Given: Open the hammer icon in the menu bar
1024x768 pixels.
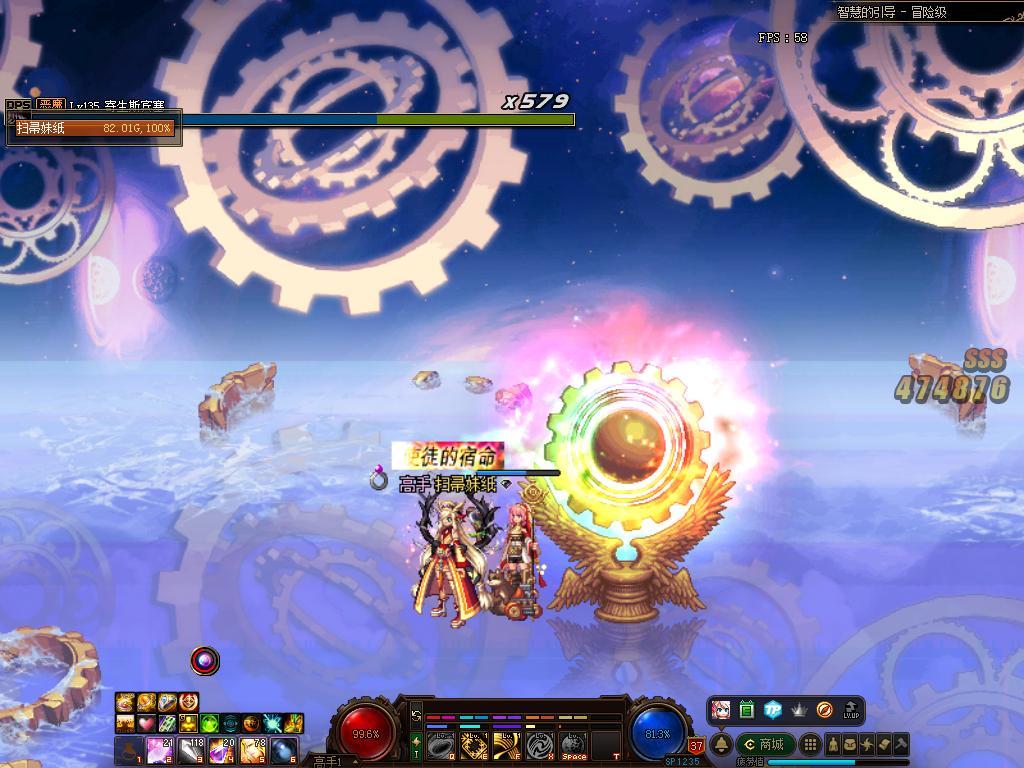Looking at the screenshot, I should 900,744.
